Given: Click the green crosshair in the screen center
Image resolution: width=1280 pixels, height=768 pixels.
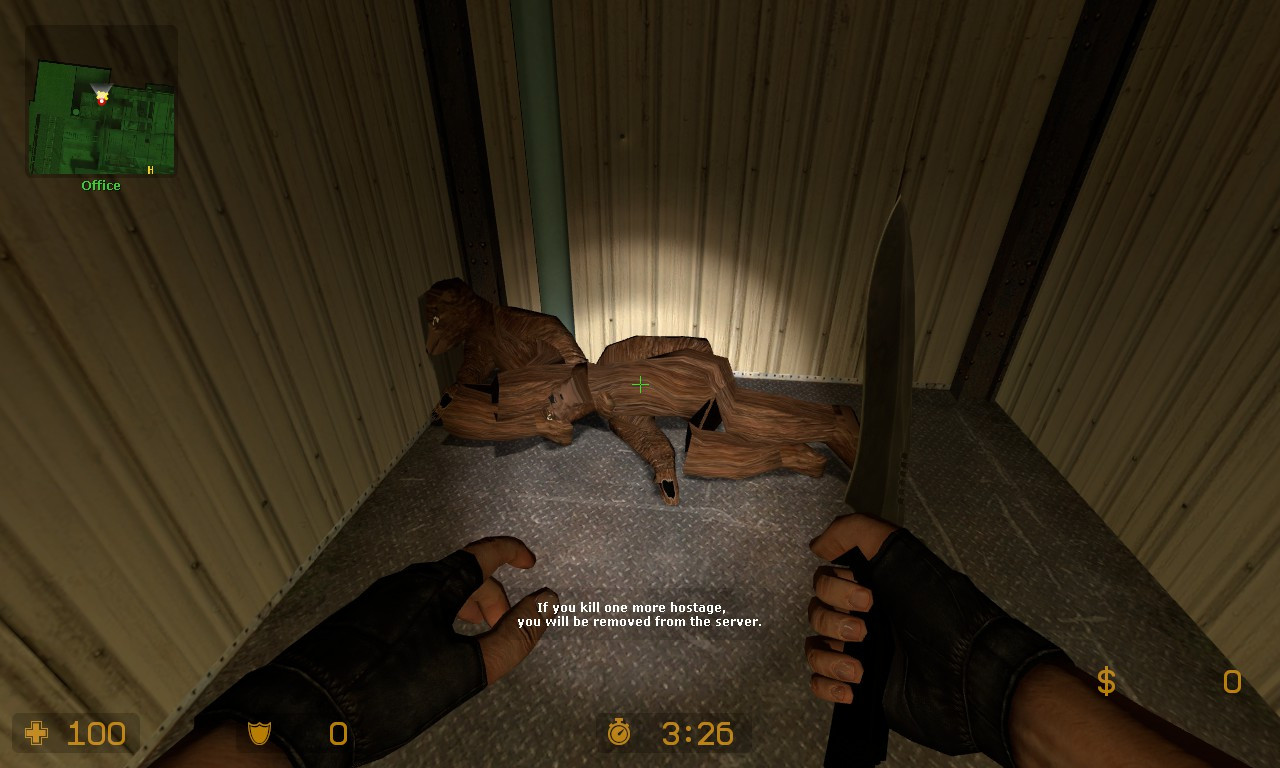Looking at the screenshot, I should [640, 384].
